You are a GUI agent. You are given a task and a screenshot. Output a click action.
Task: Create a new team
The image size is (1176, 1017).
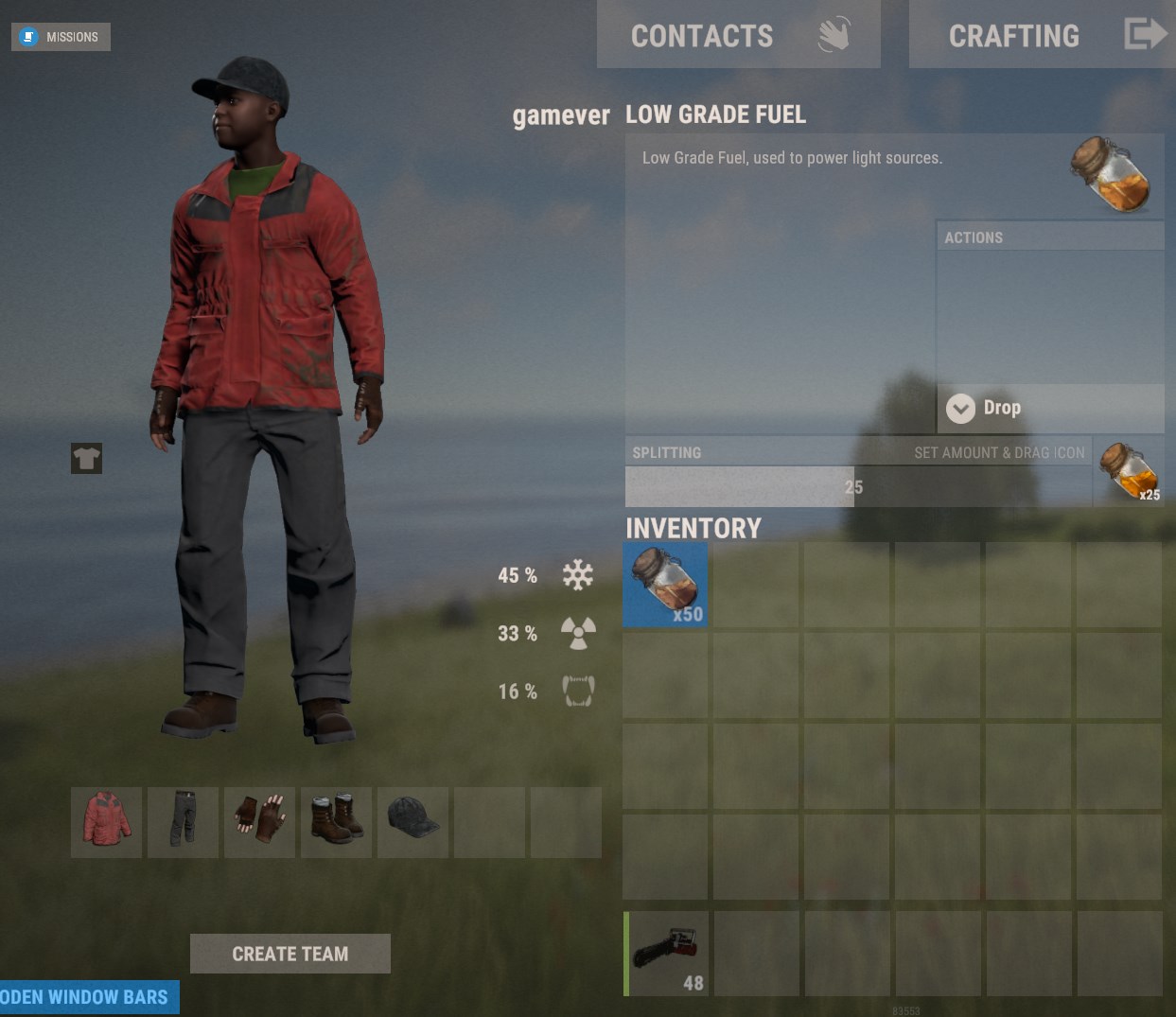pos(290,954)
